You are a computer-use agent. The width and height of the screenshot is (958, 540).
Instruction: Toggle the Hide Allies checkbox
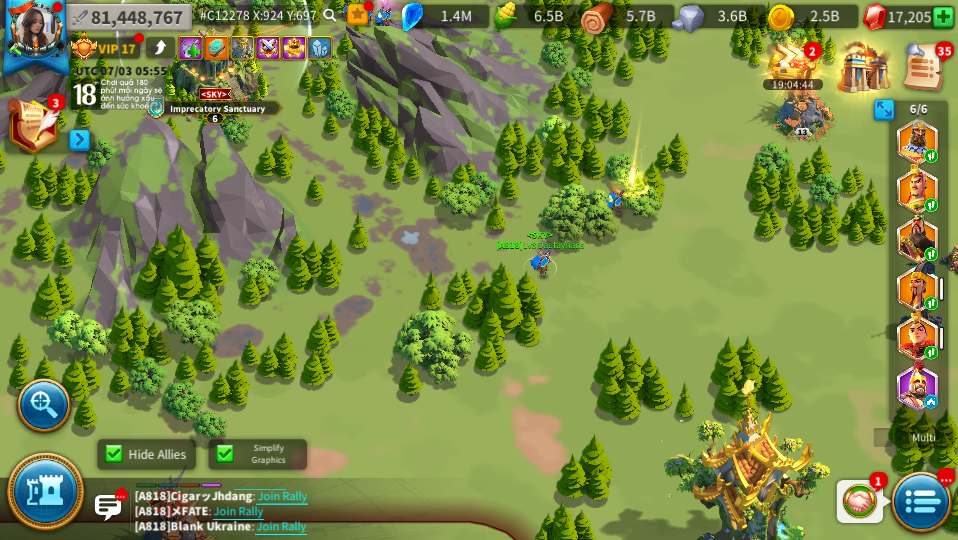tap(114, 454)
